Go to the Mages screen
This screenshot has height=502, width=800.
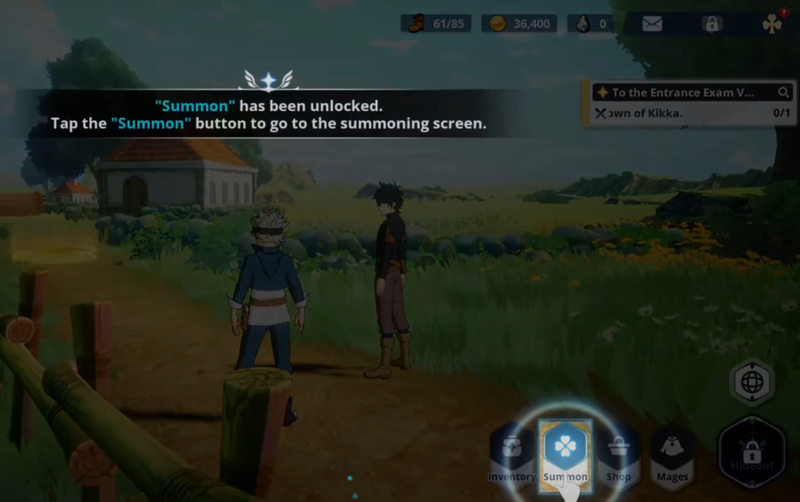tap(672, 457)
